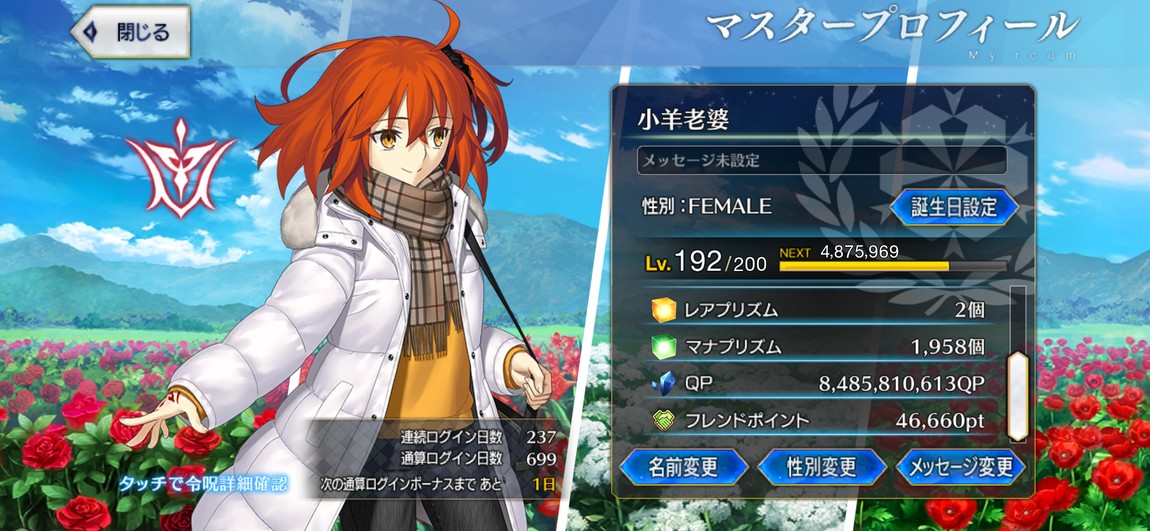Open the 誕生日設定 birthday setting

953,207
